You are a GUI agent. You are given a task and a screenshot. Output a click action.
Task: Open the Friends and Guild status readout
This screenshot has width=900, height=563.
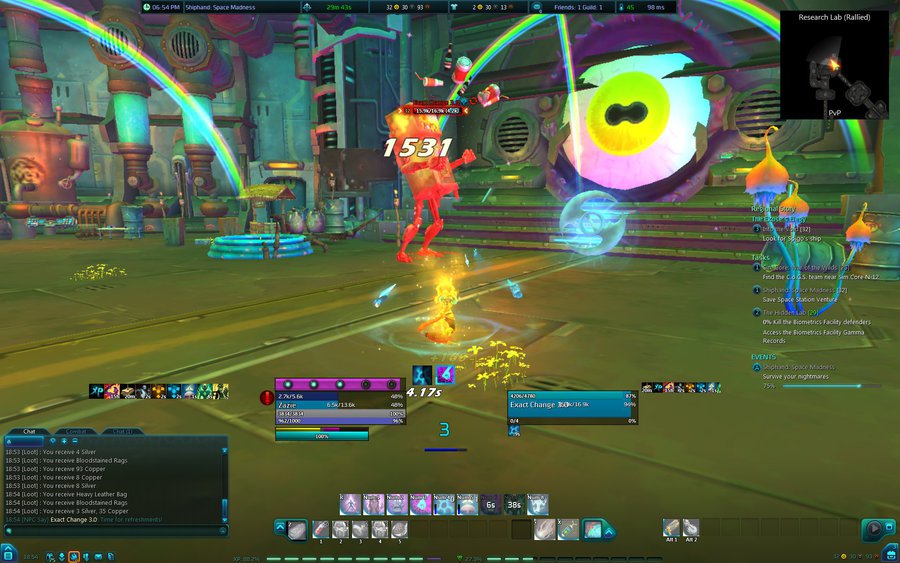(579, 7)
